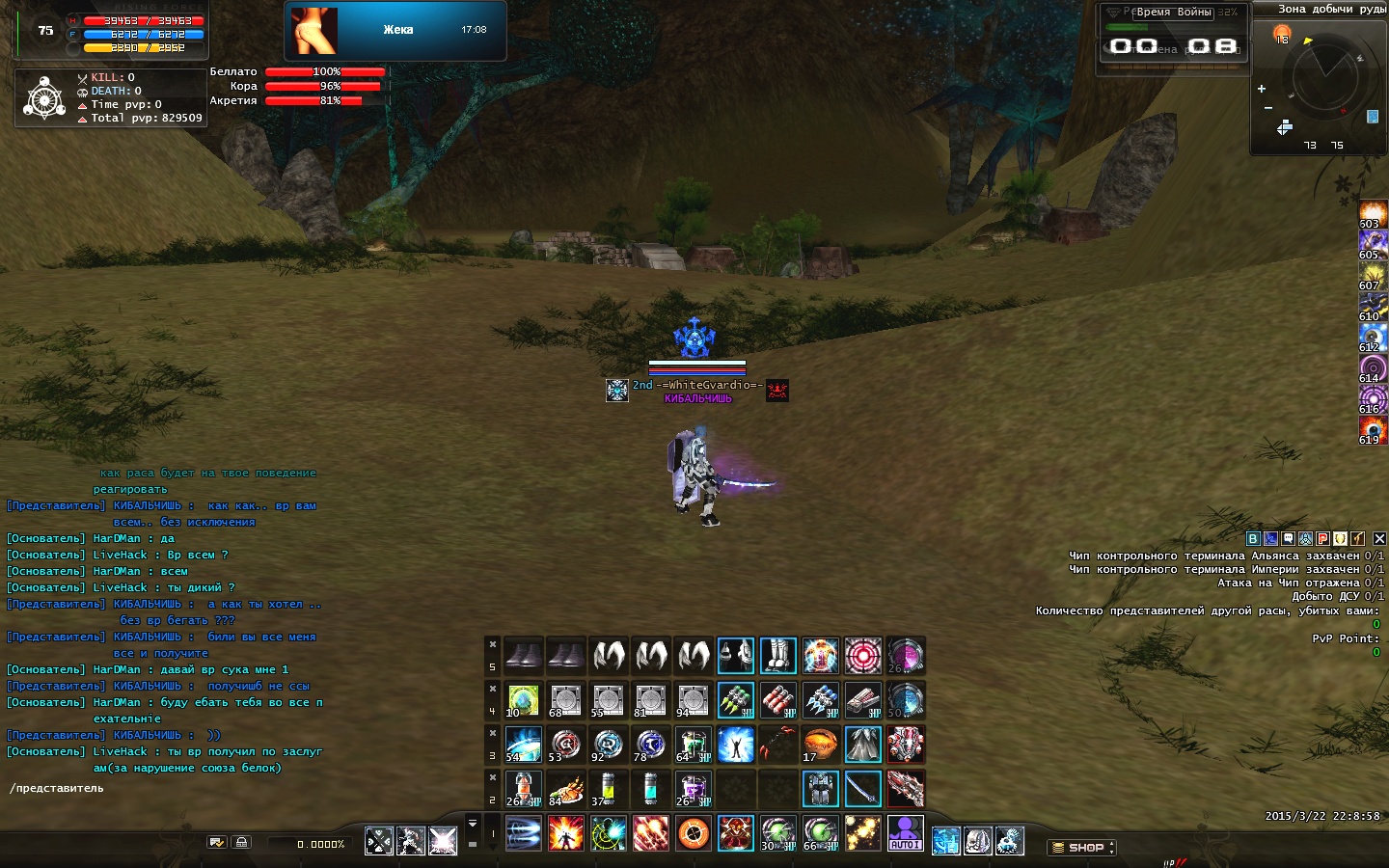Screen dimensions: 1389x868
Task: Open the SHOP button
Action: tap(1081, 848)
